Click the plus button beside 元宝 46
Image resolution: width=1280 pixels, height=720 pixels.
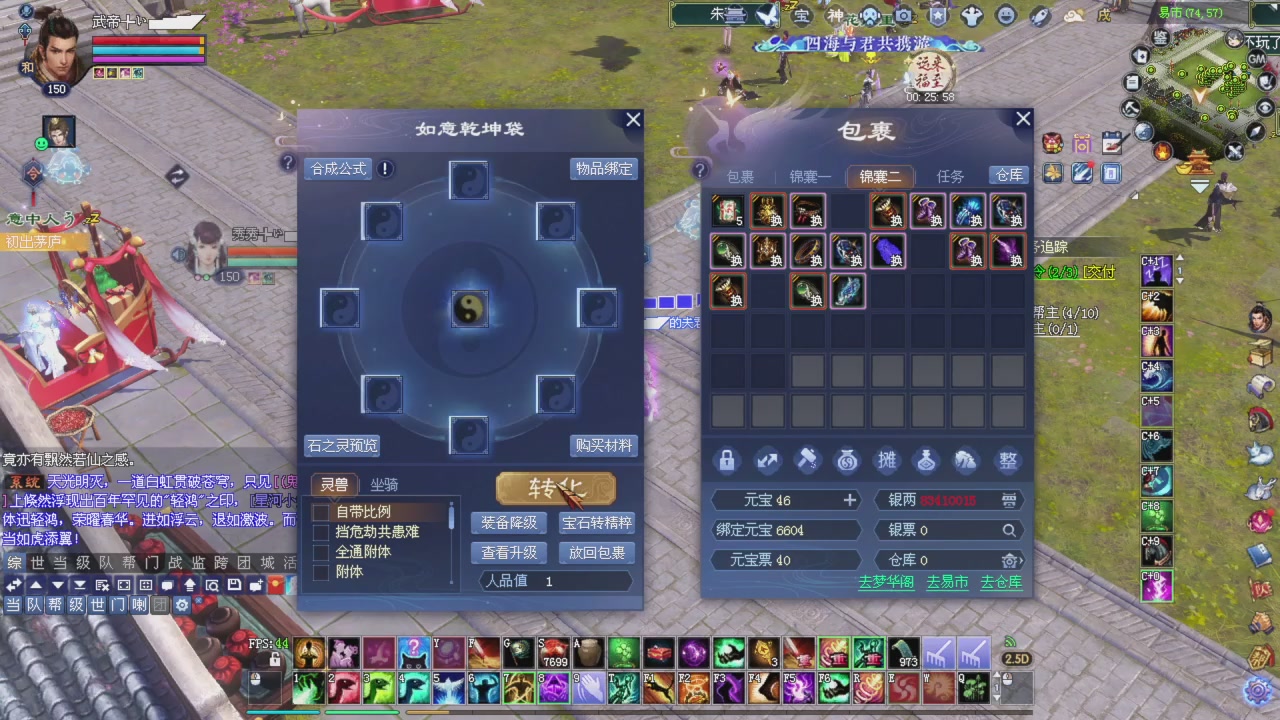click(x=849, y=499)
